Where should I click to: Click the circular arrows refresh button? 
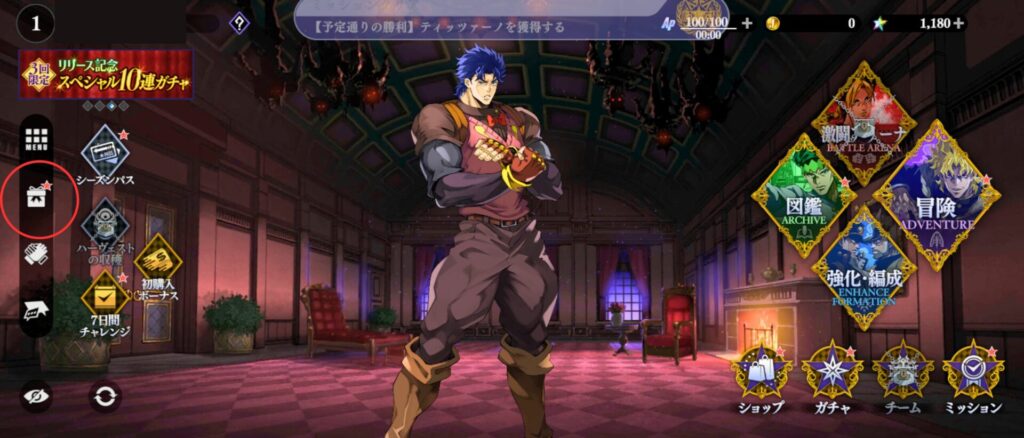[104, 396]
